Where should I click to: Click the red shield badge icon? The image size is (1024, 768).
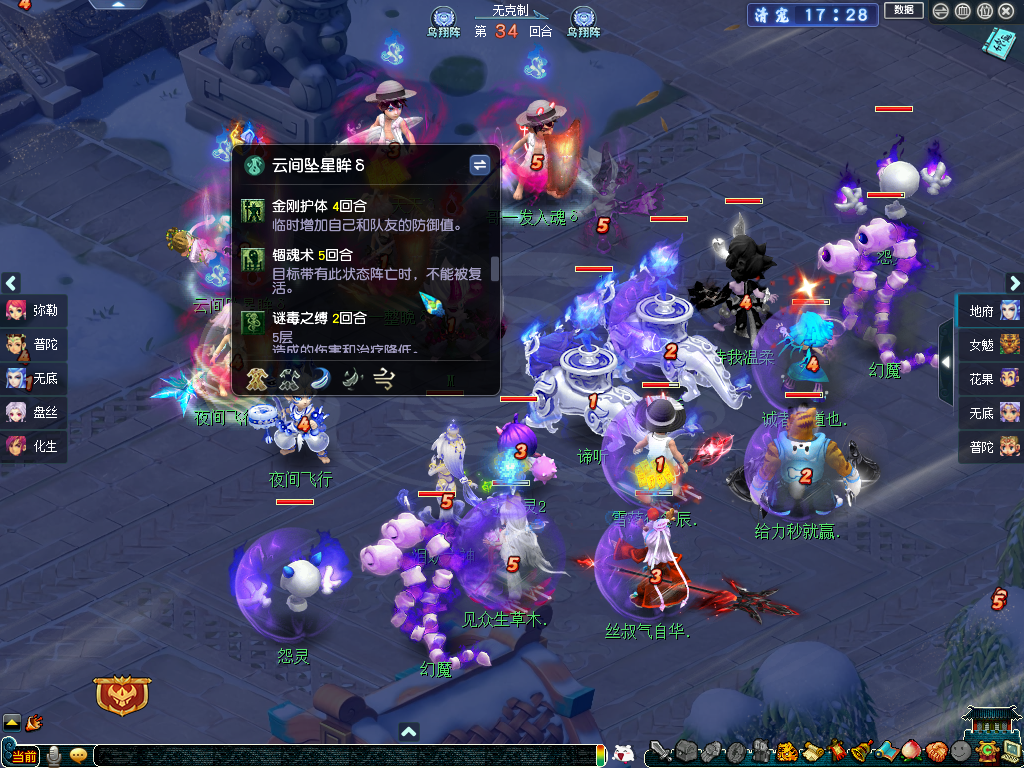click(x=122, y=694)
